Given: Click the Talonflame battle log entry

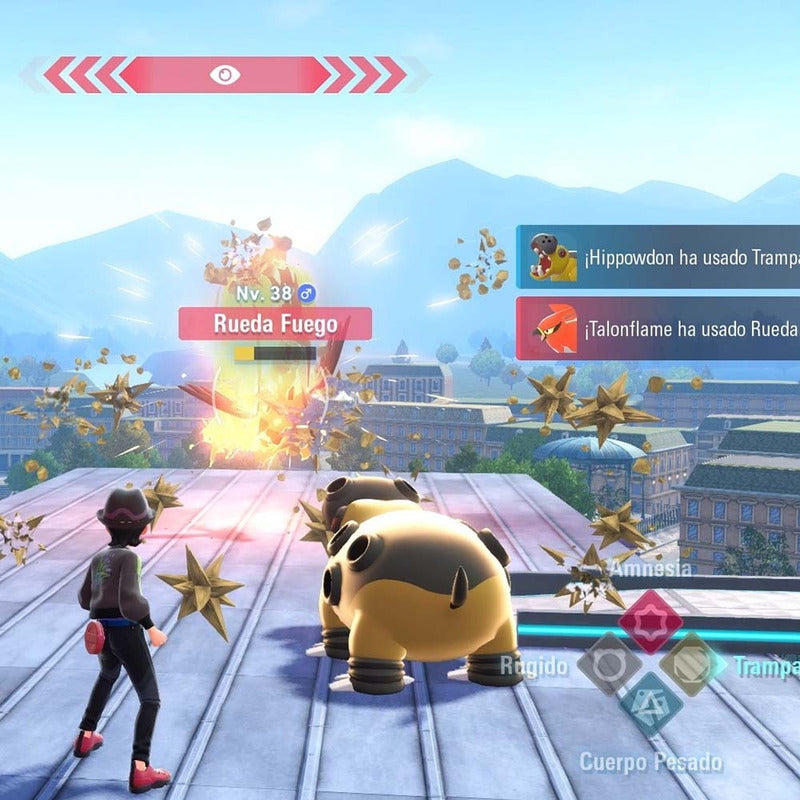Looking at the screenshot, I should [x=658, y=328].
